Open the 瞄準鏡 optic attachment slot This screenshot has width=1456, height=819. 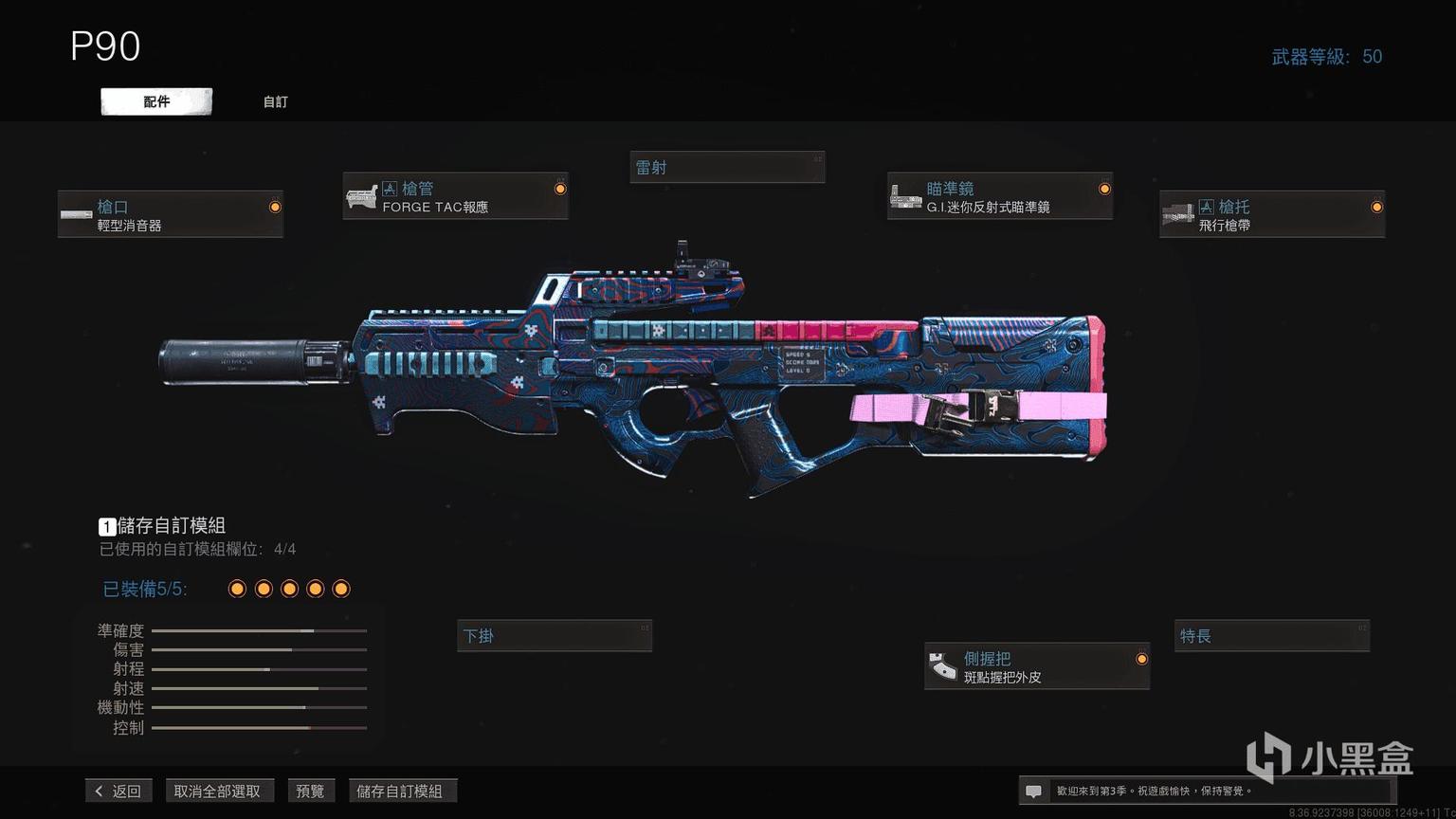click(x=999, y=196)
